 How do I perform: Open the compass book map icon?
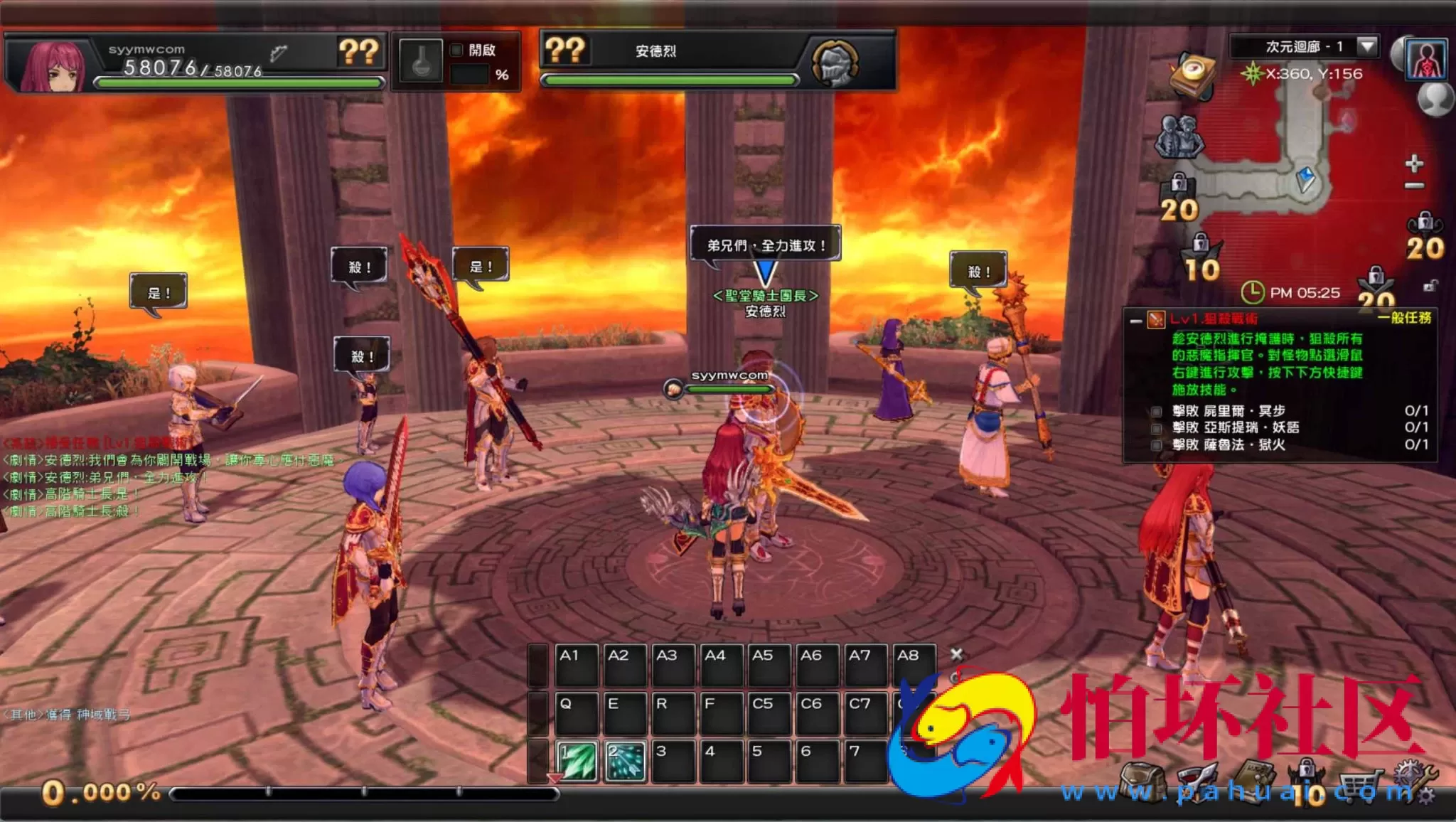[x=1193, y=75]
